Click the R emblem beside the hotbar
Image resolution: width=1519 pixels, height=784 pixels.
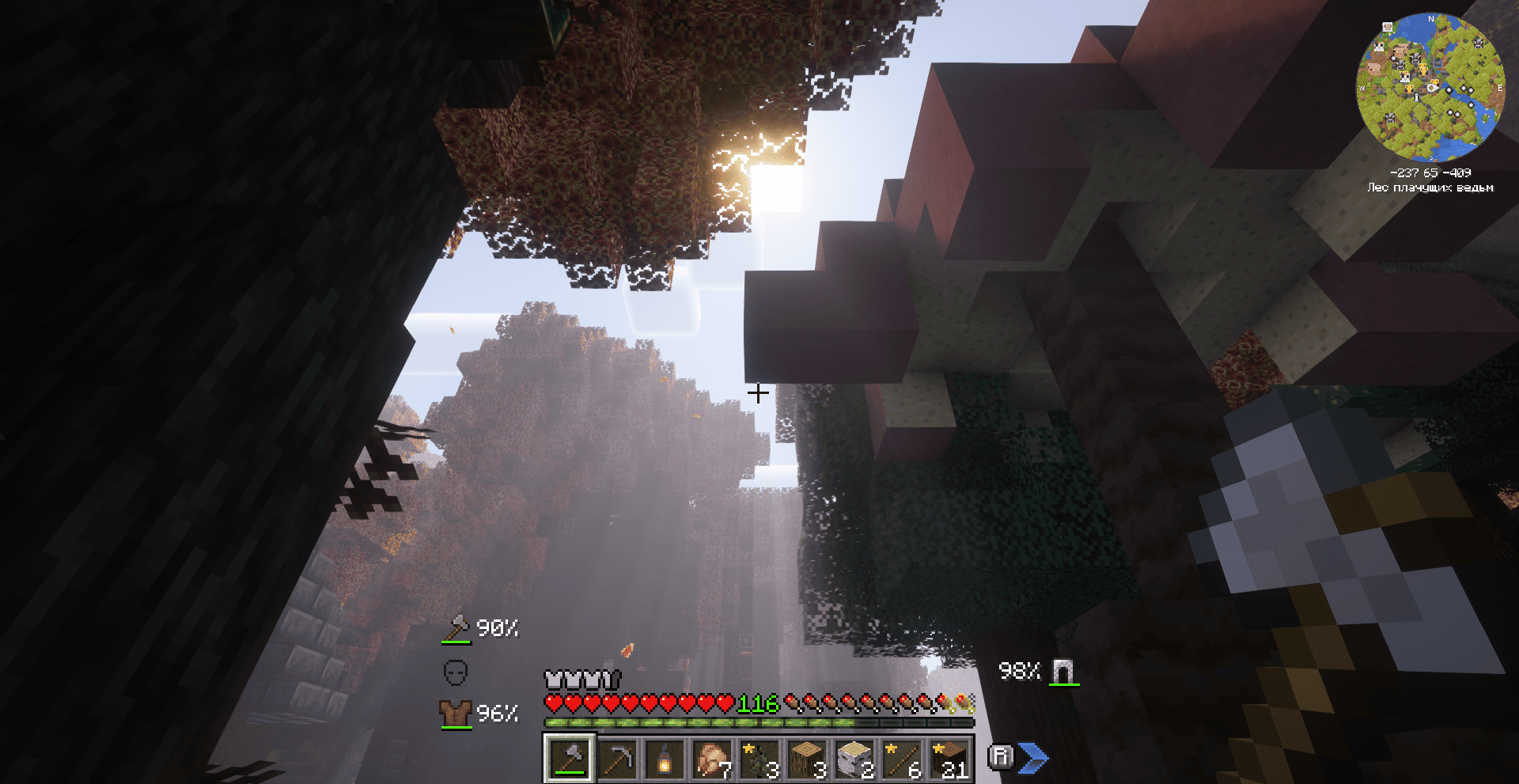click(x=1002, y=757)
